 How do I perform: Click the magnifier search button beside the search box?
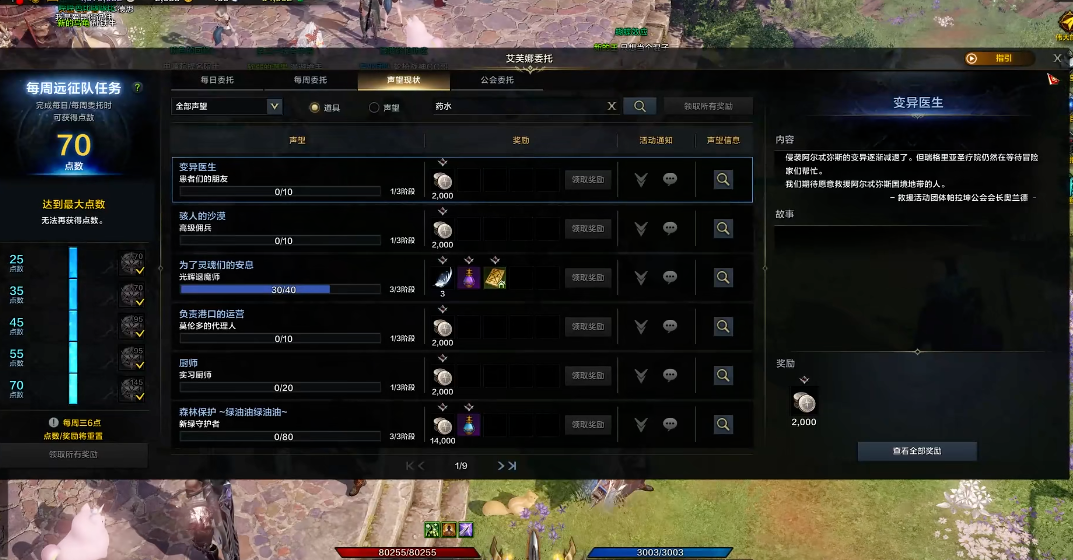(639, 106)
